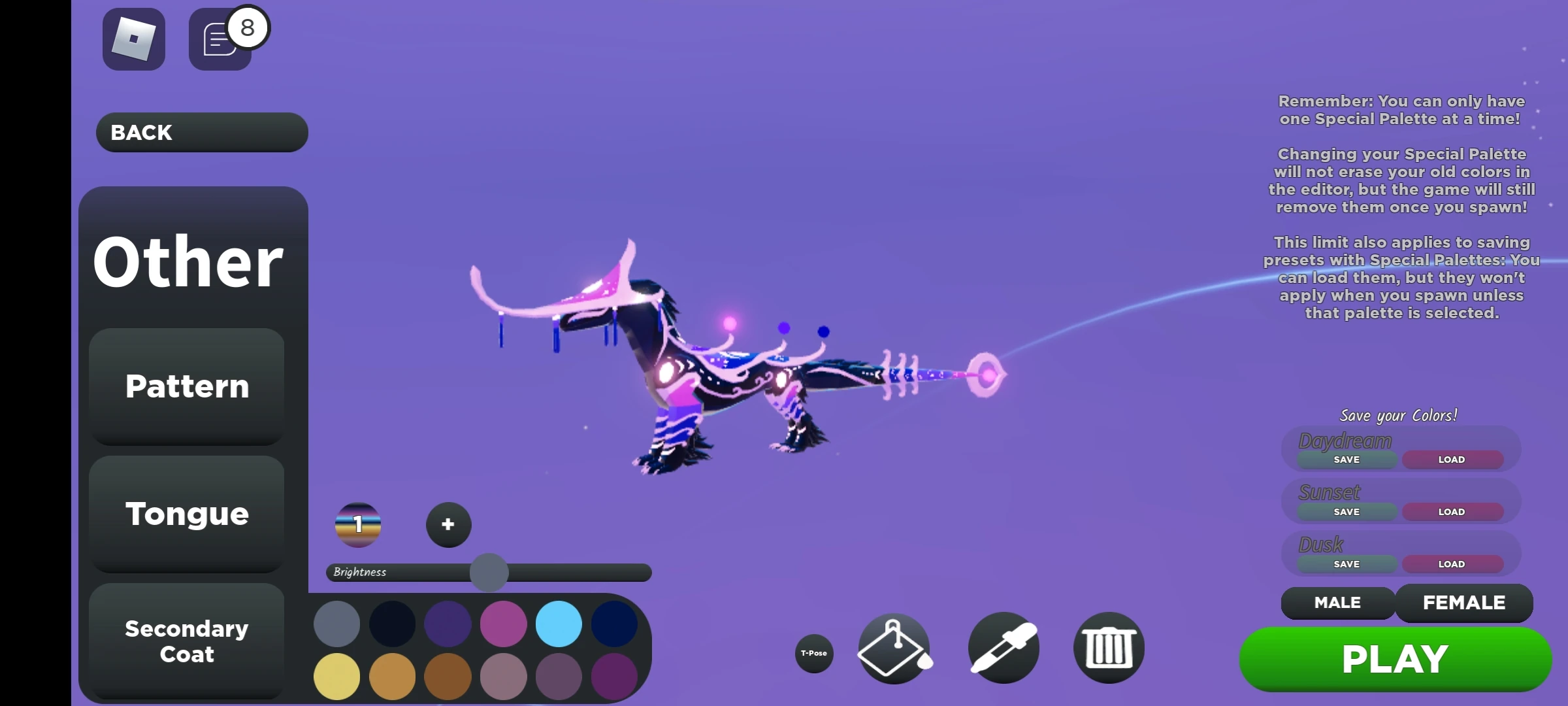1568x706 pixels.
Task: Toggle the Secondary Coat option
Action: click(186, 641)
